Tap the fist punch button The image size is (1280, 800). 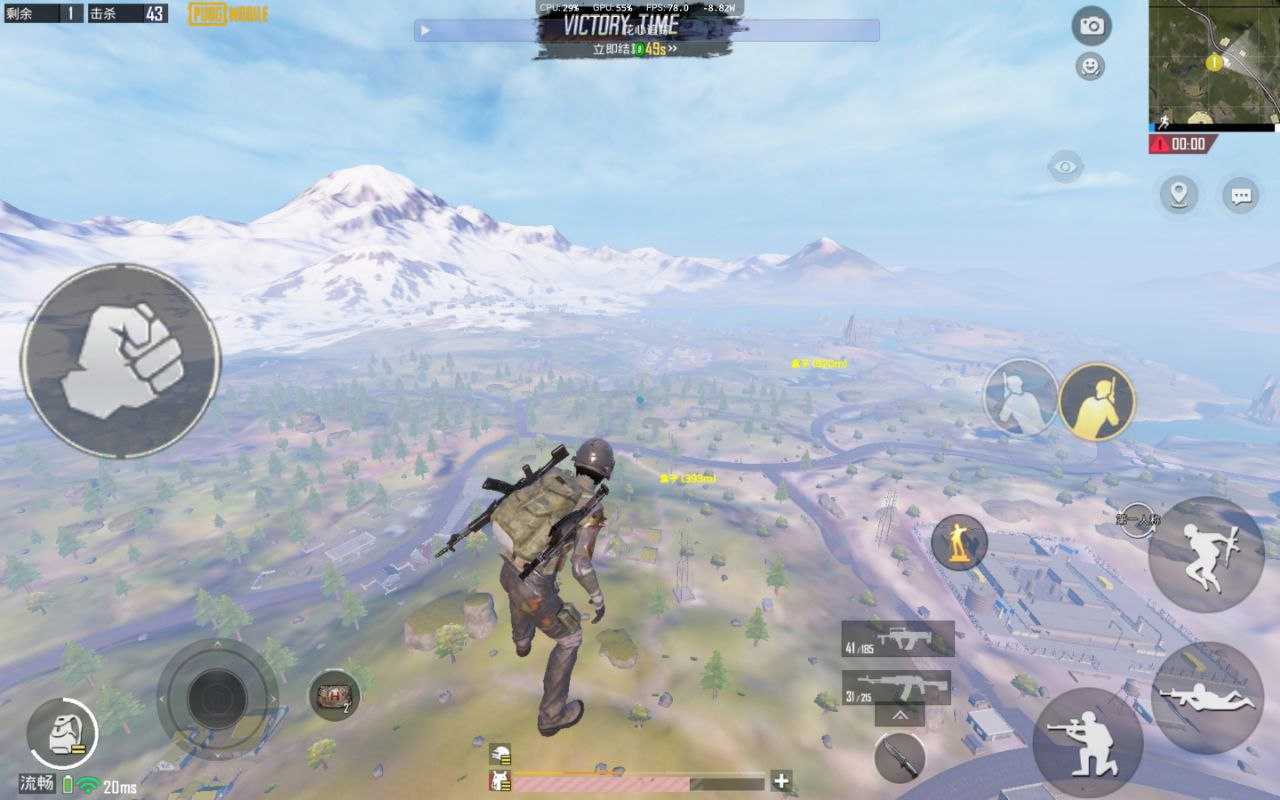(120, 361)
